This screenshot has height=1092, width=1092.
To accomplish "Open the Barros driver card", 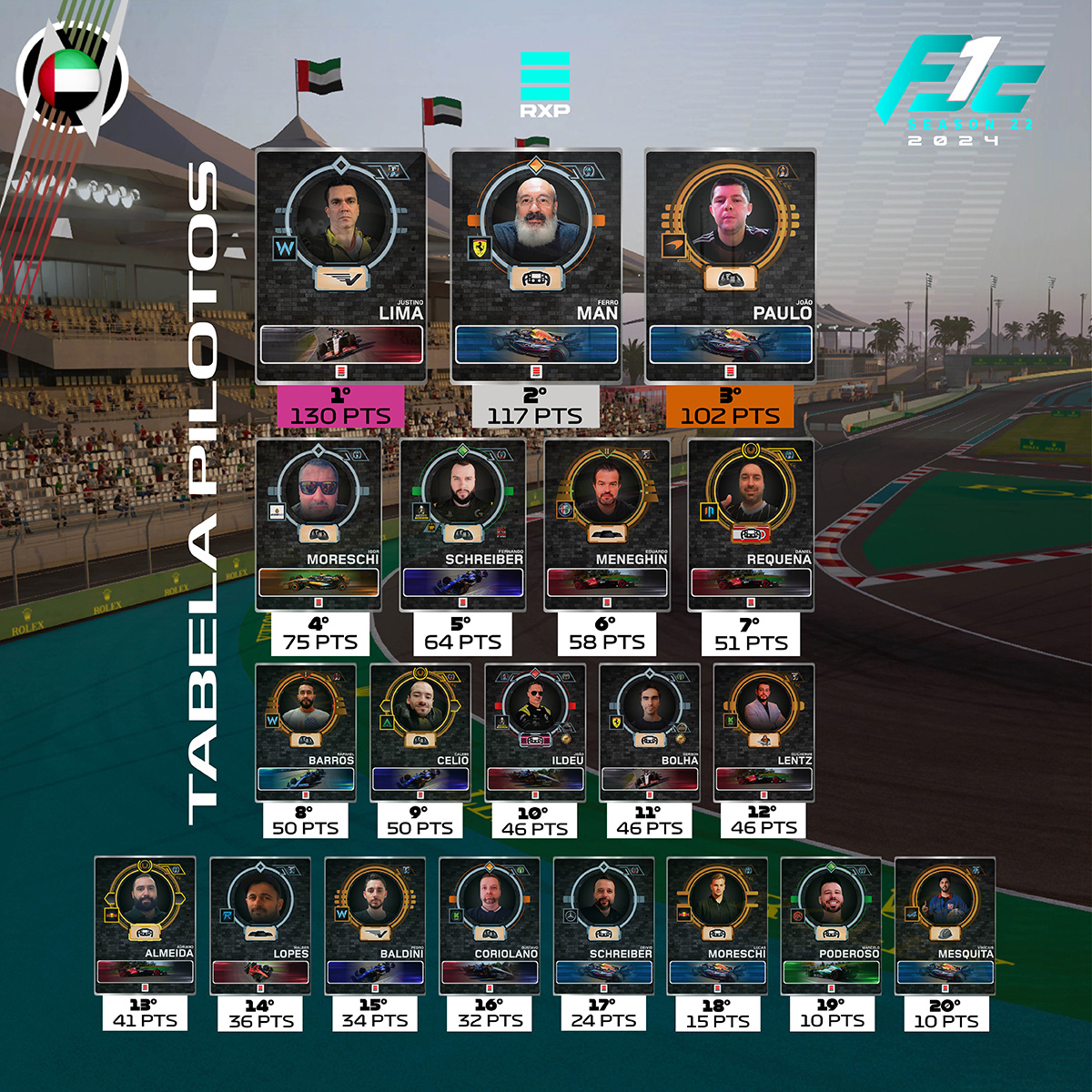I will pos(306,732).
